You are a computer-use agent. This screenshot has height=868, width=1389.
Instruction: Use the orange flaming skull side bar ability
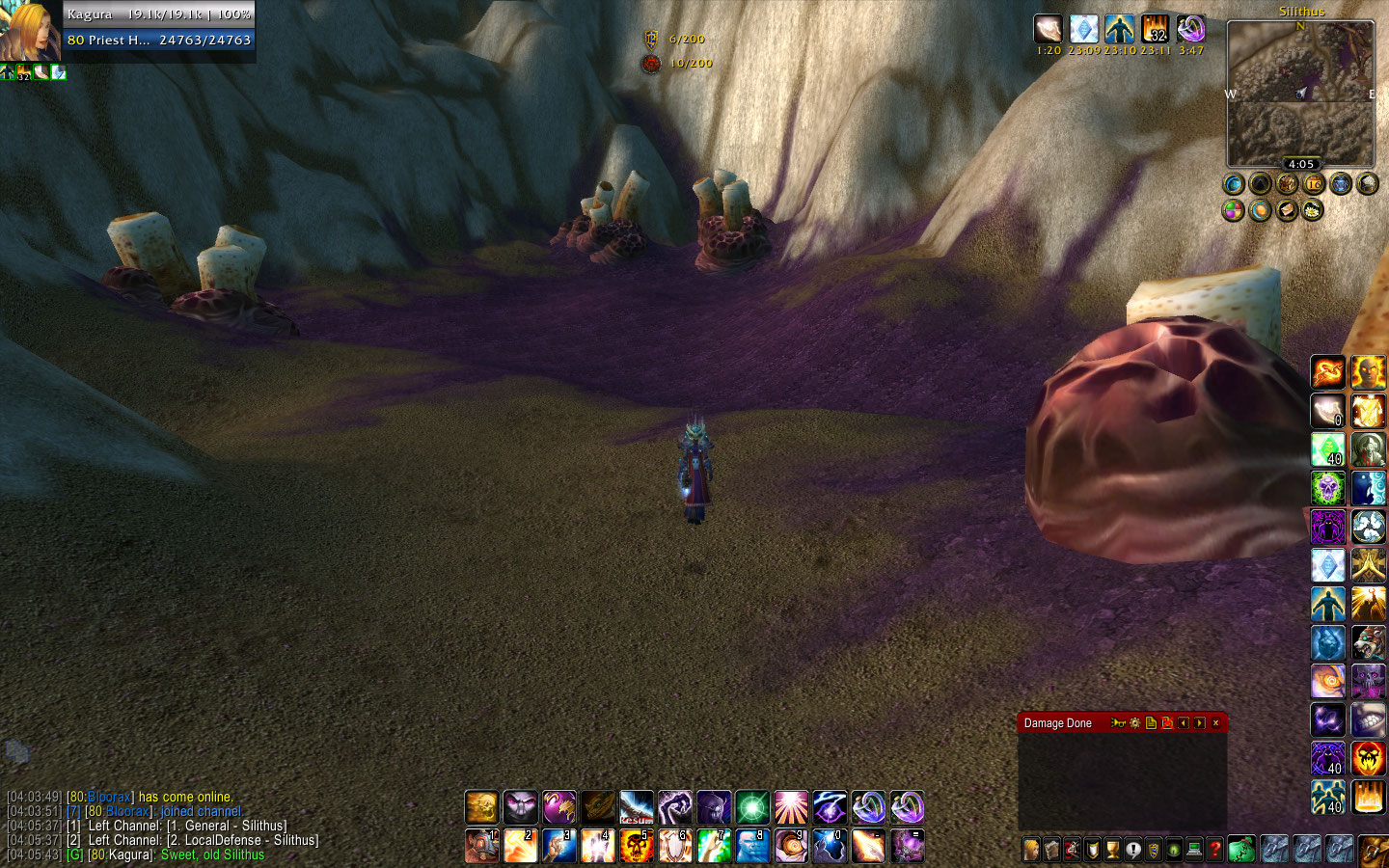tap(1368, 758)
